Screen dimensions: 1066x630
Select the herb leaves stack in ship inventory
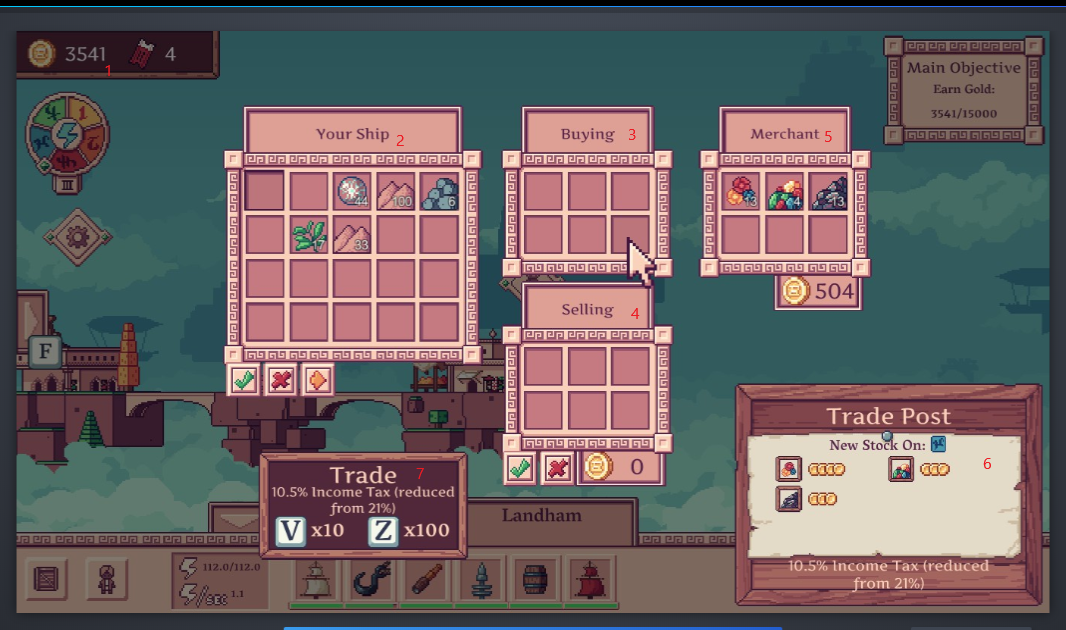[x=310, y=236]
